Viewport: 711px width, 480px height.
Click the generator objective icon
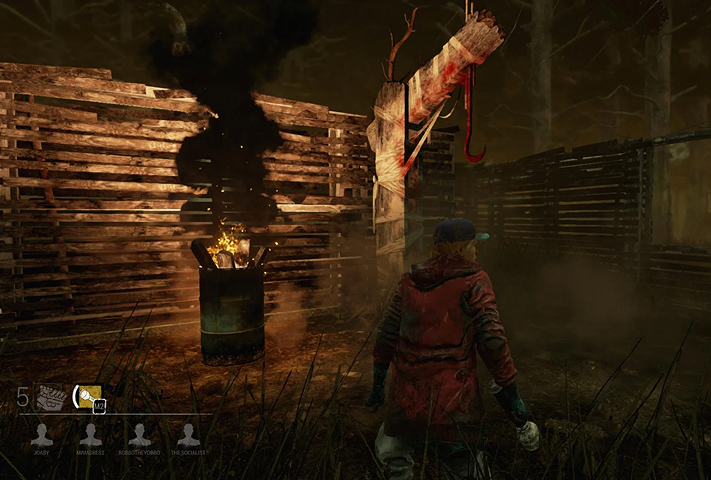(51, 398)
